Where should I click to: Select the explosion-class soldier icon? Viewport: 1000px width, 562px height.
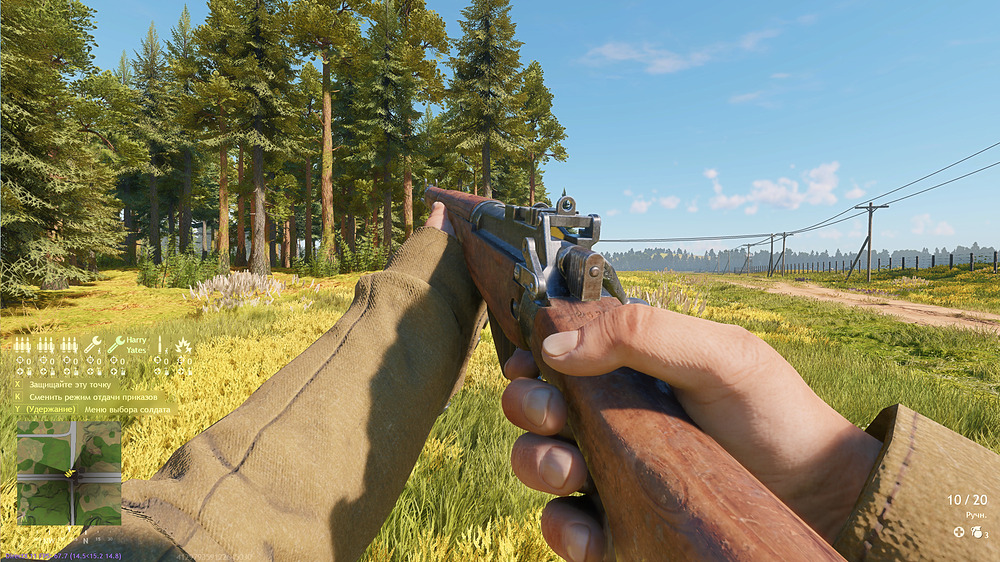coord(183,346)
